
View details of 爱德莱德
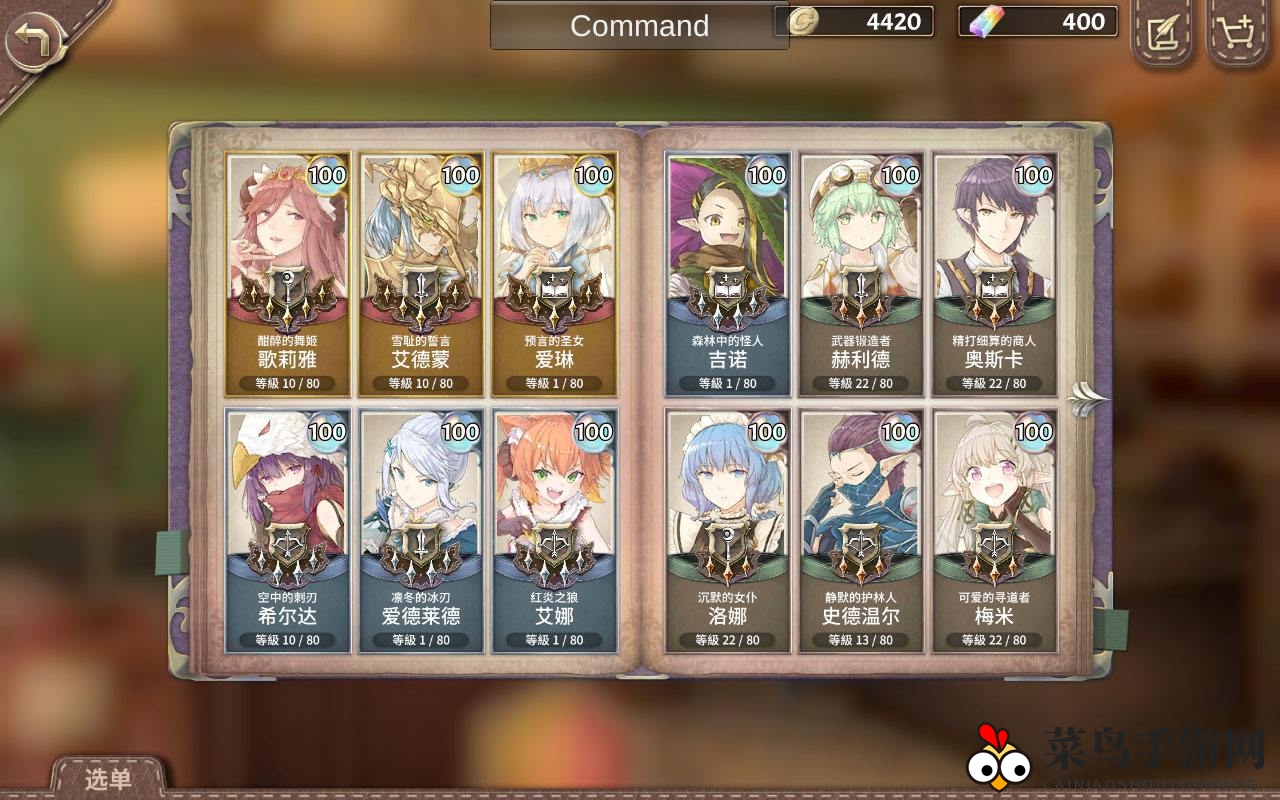pos(422,528)
